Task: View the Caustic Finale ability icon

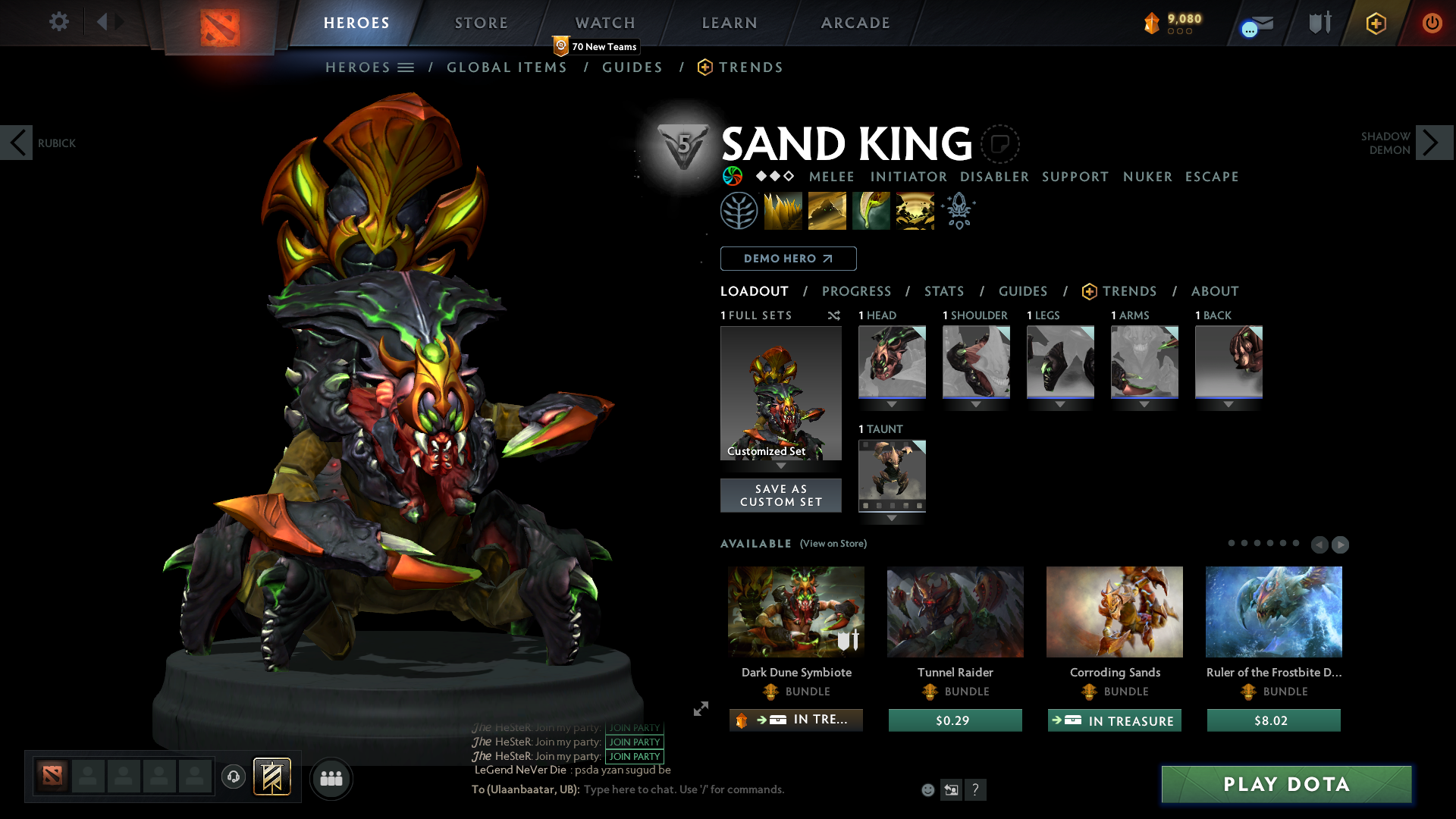Action: [871, 210]
